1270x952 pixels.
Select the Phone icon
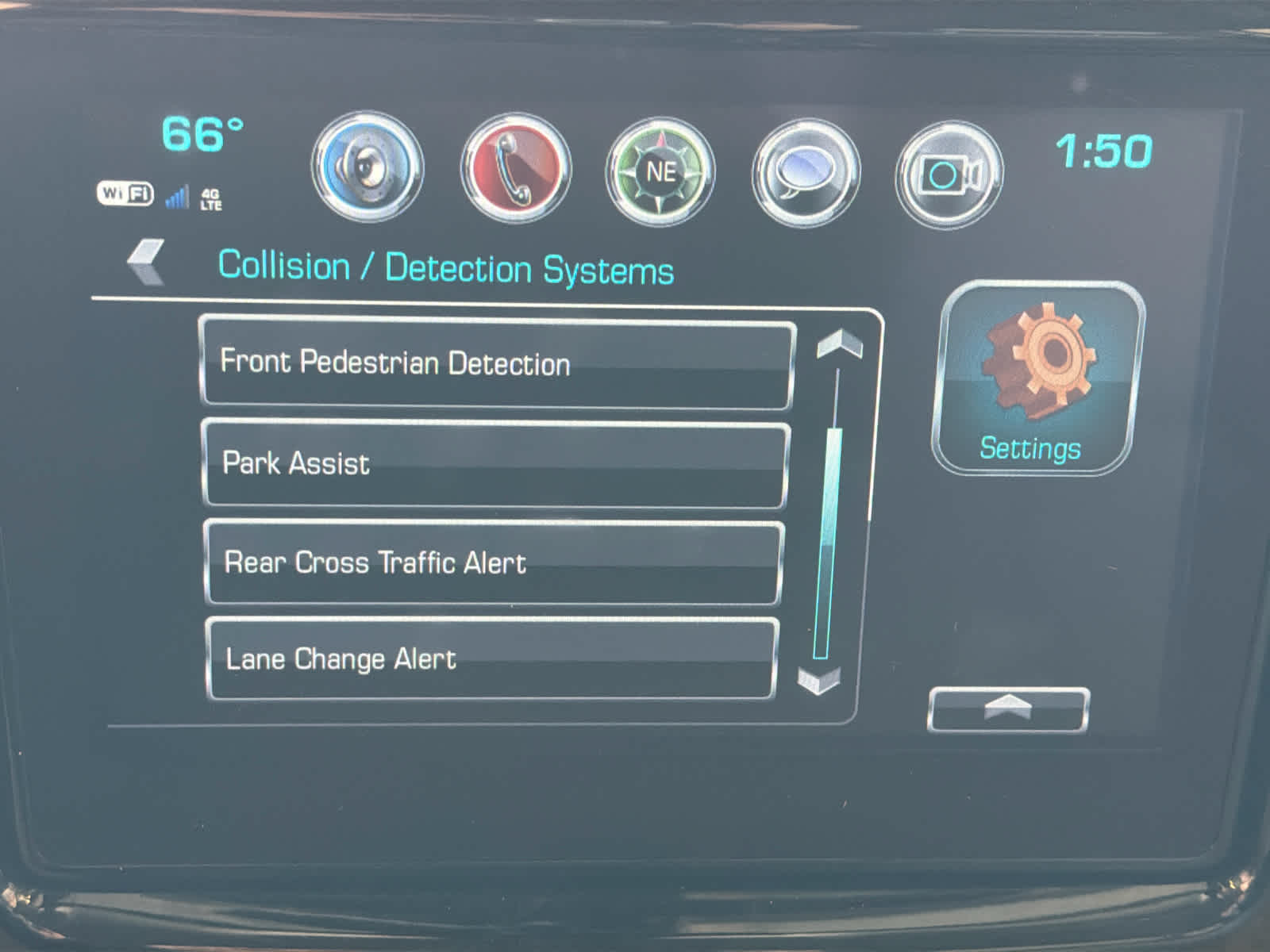click(513, 171)
